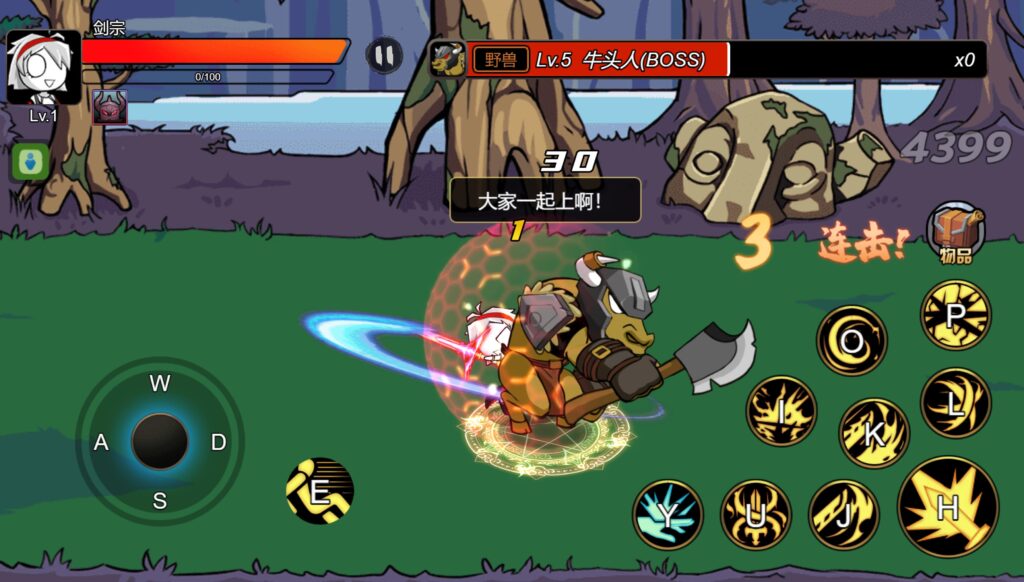Pause the game with the pause button
The width and height of the screenshot is (1024, 582).
click(x=384, y=55)
